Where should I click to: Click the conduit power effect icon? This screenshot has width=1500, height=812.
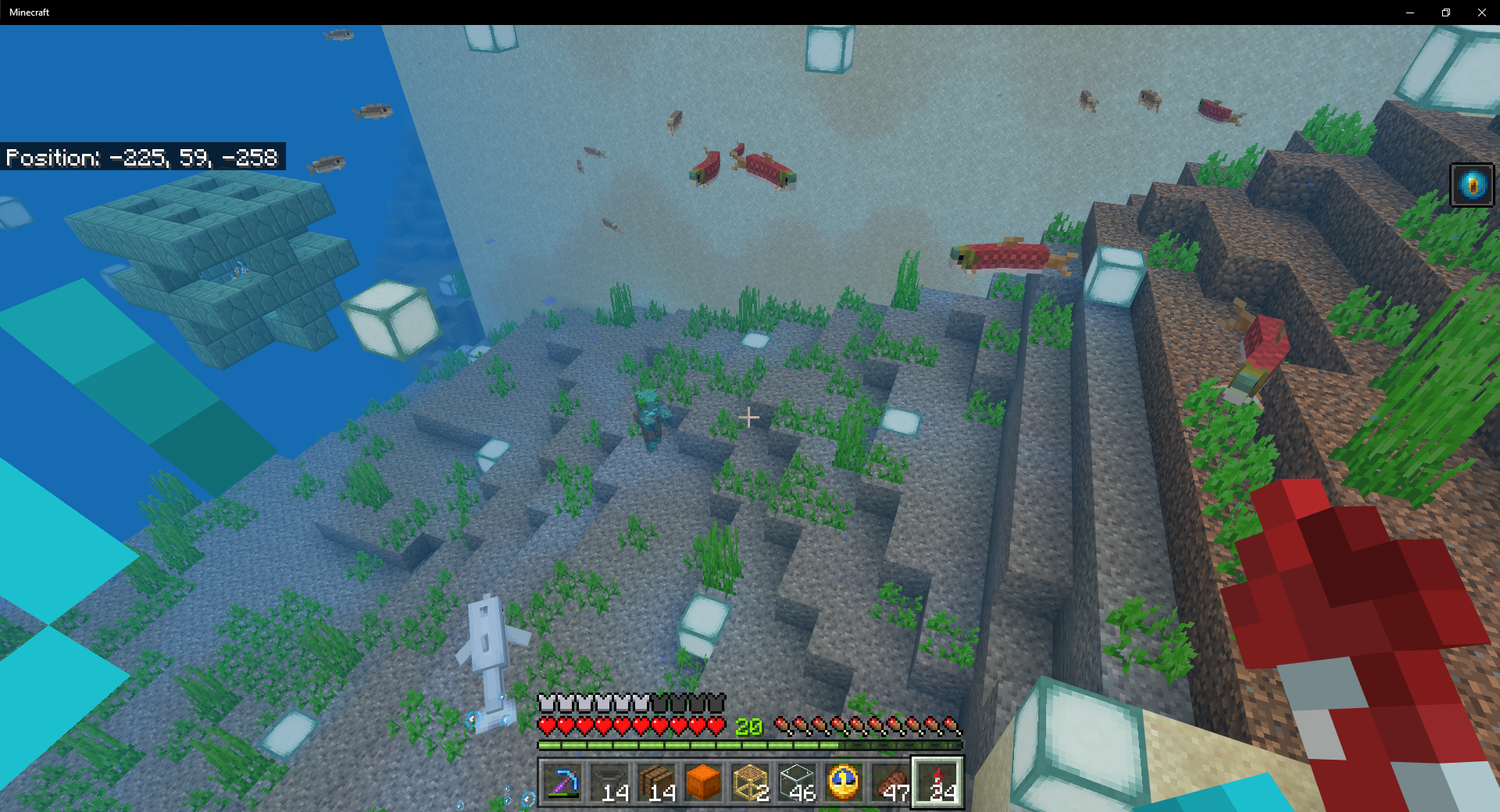(1472, 185)
